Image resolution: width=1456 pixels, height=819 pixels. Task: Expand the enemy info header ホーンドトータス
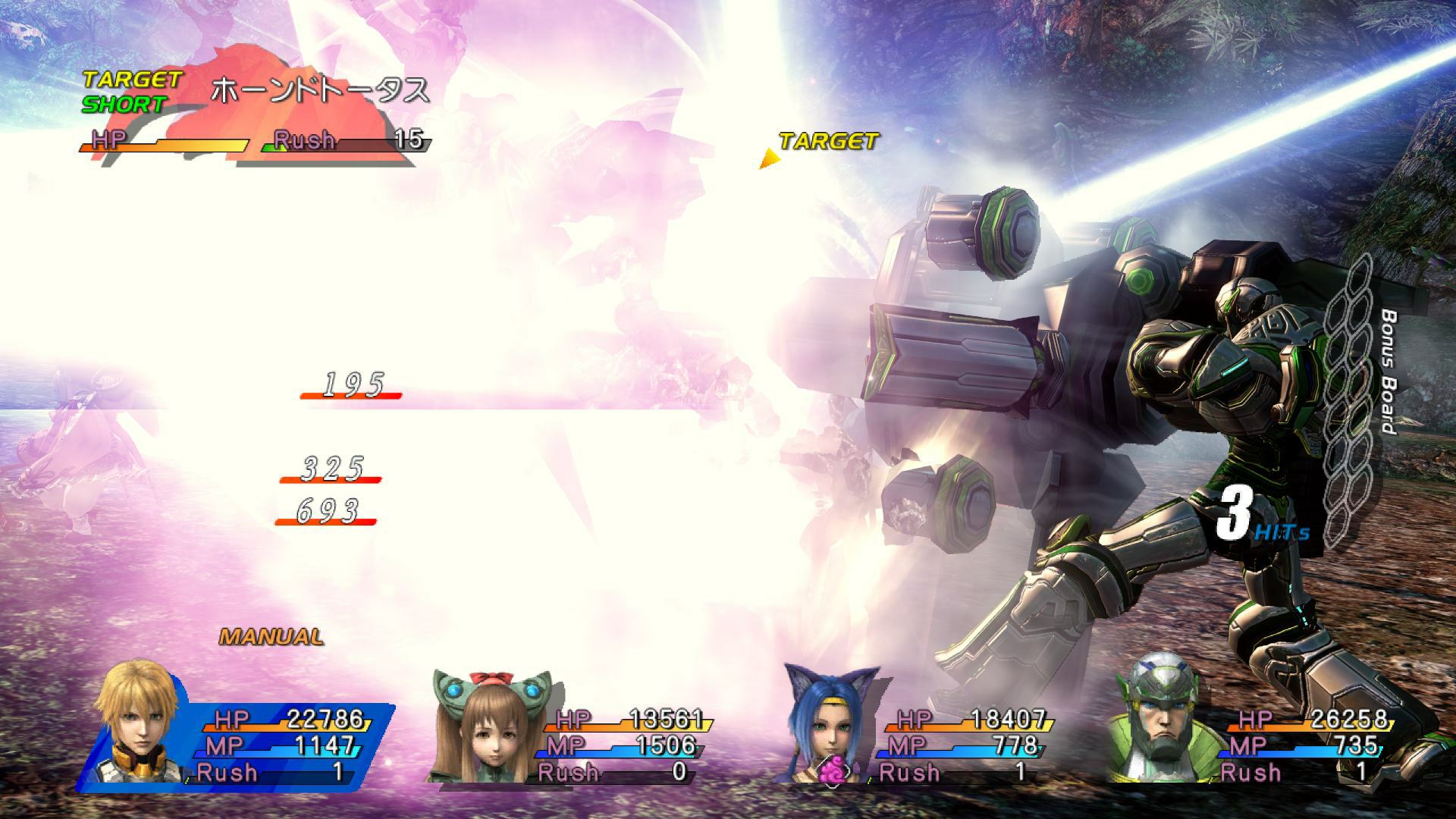click(318, 87)
